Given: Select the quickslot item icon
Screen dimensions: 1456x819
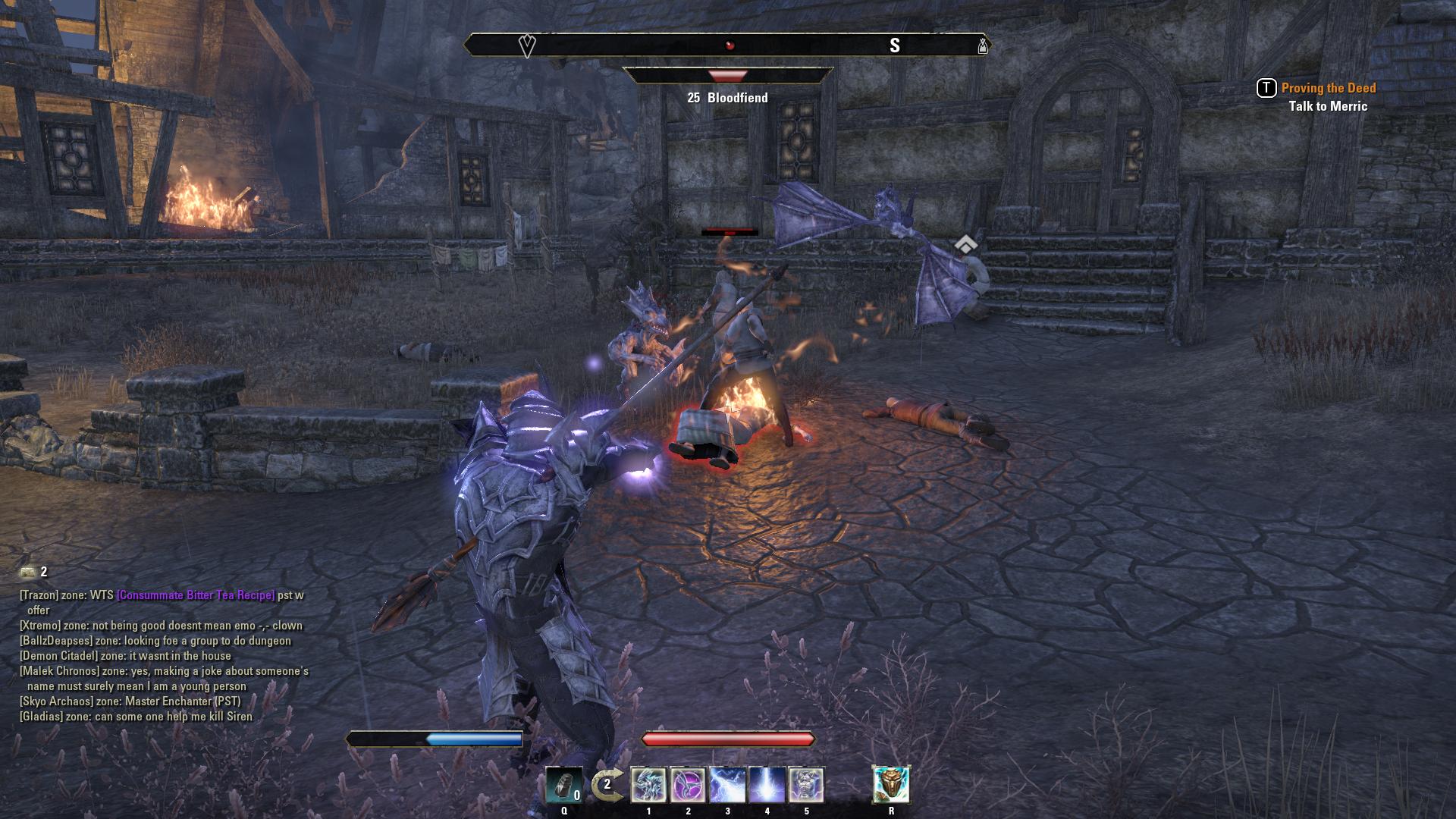Looking at the screenshot, I should point(563,785).
